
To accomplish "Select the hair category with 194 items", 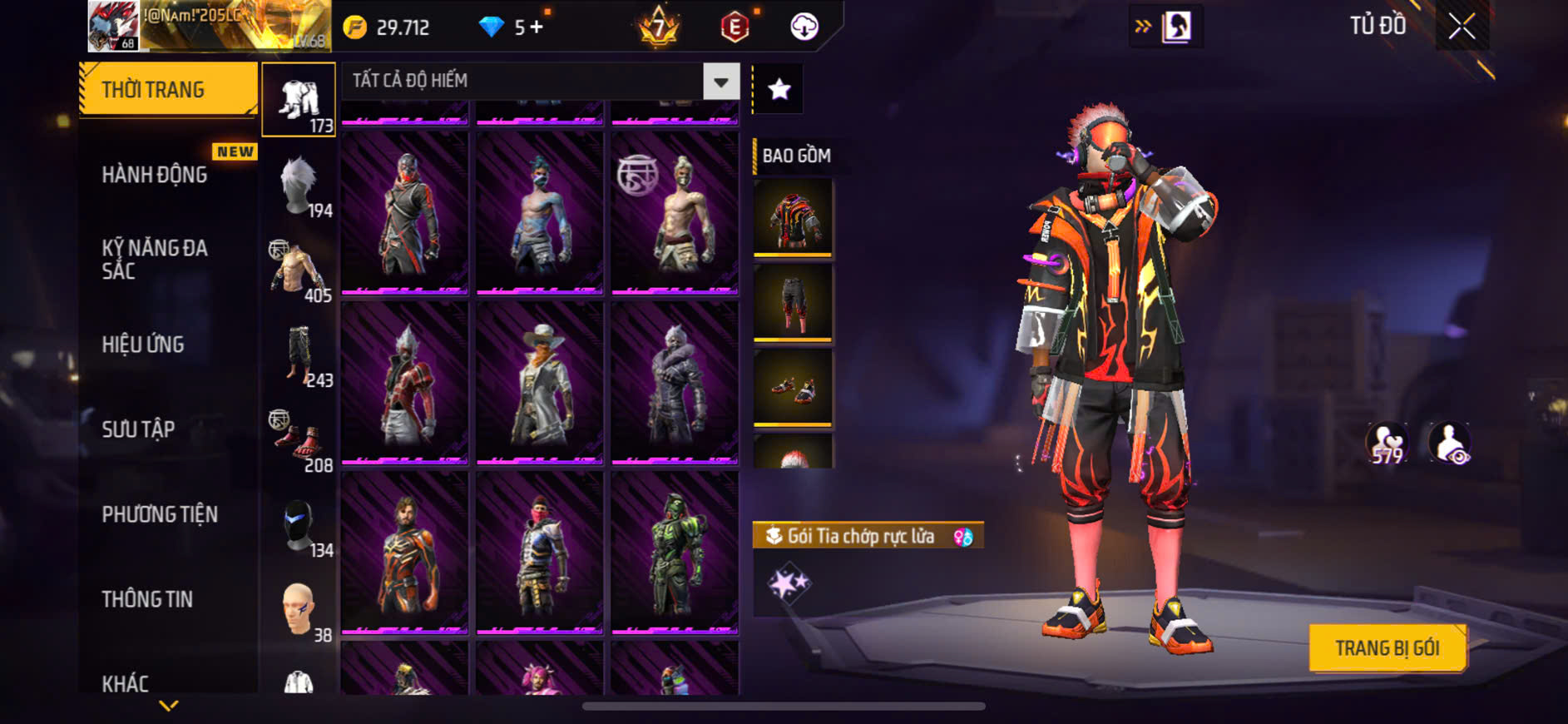I will (299, 186).
